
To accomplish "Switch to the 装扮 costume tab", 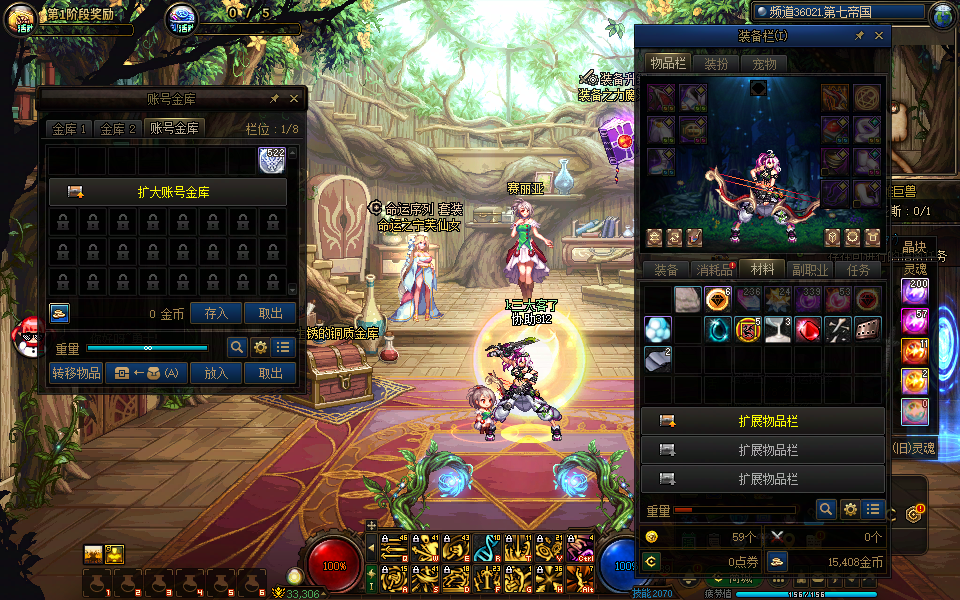I will tap(716, 63).
